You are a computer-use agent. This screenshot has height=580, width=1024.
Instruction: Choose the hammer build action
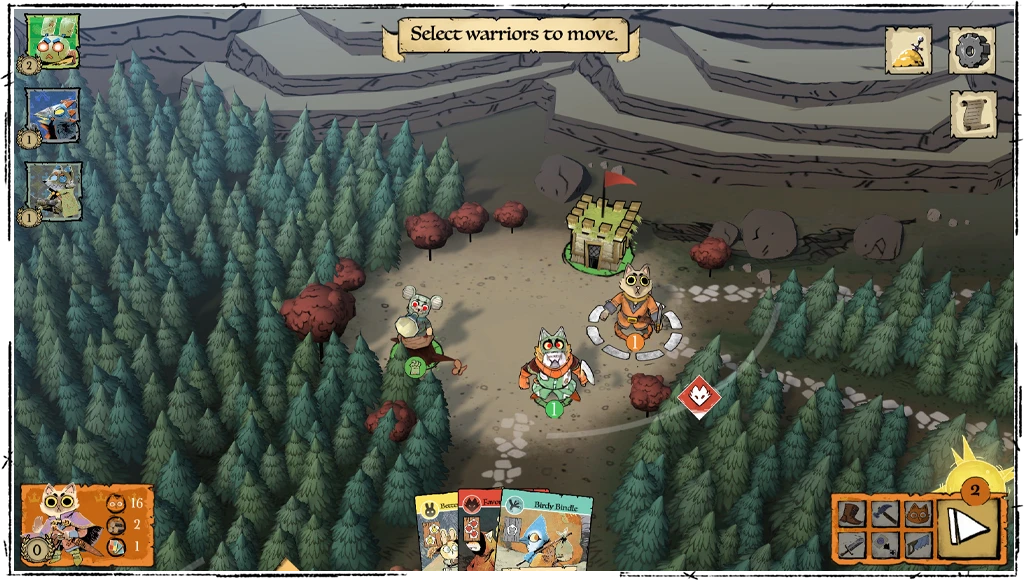885,514
